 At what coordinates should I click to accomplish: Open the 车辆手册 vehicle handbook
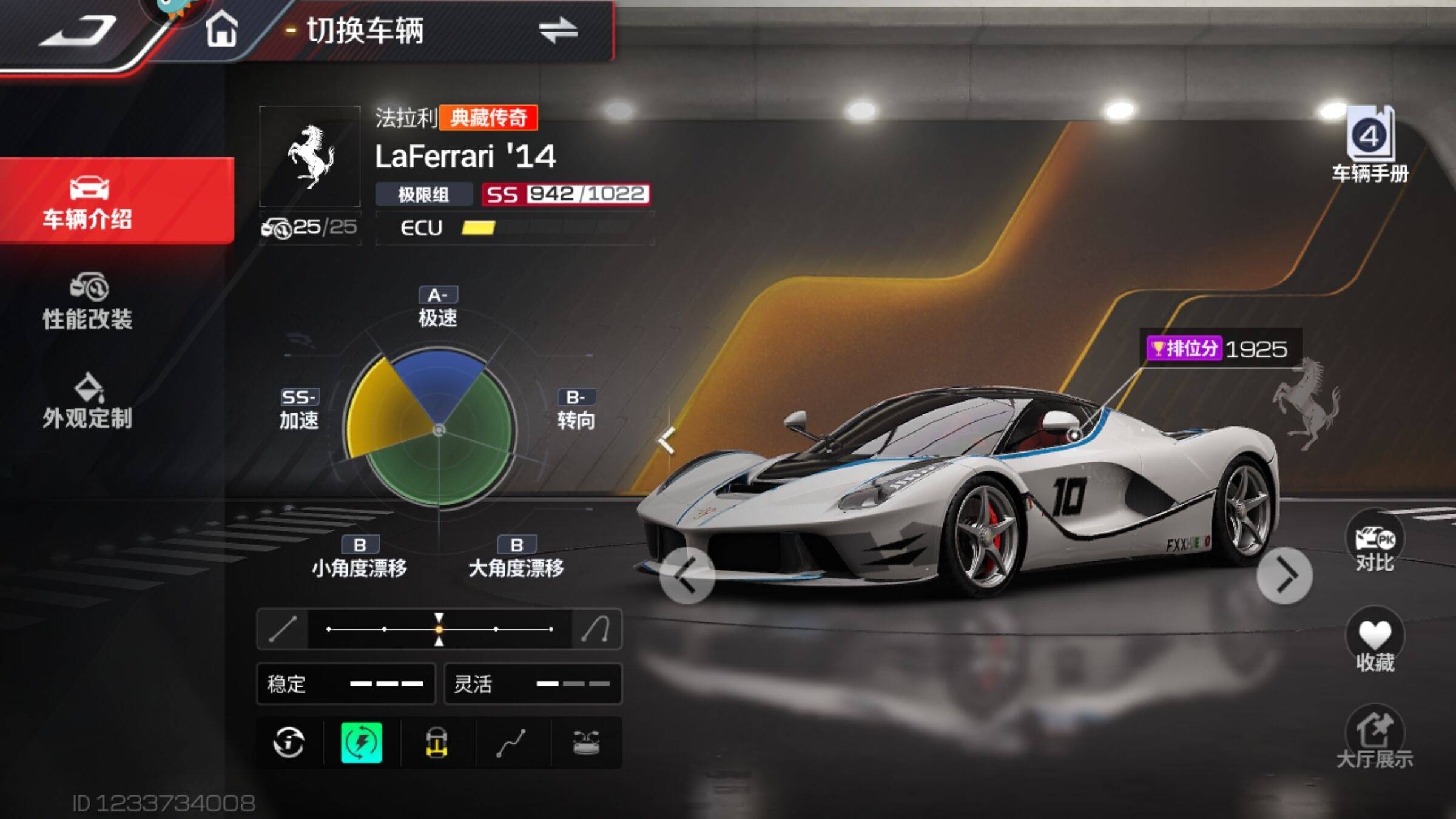point(1370,146)
